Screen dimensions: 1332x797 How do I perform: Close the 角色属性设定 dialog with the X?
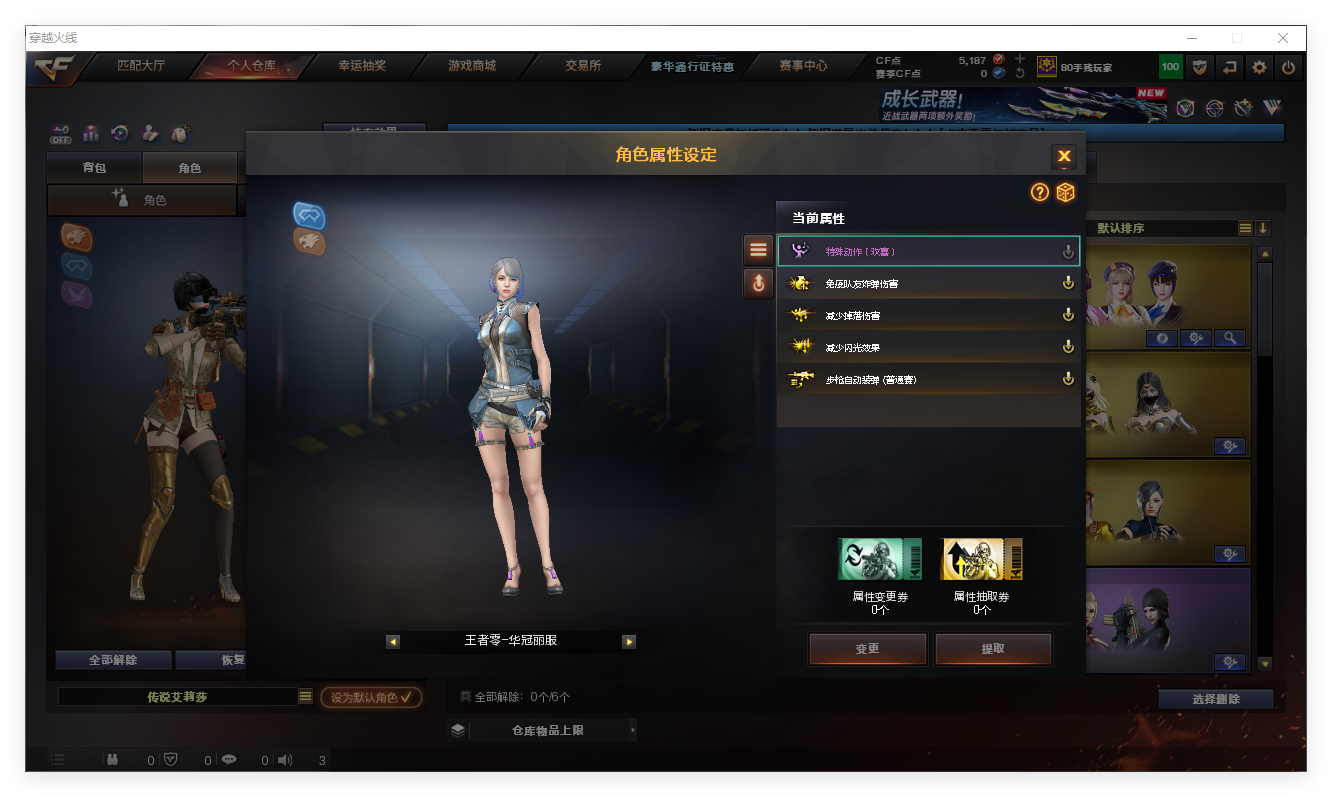[1063, 155]
